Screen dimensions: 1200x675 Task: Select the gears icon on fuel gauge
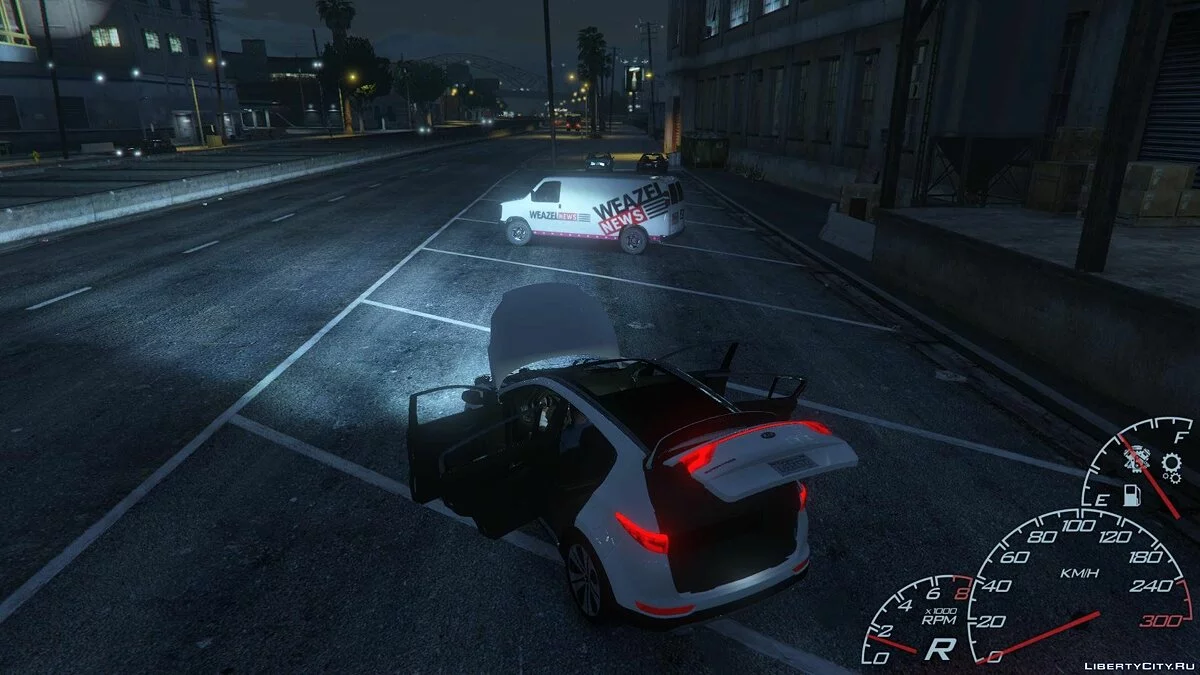[x=1171, y=463]
